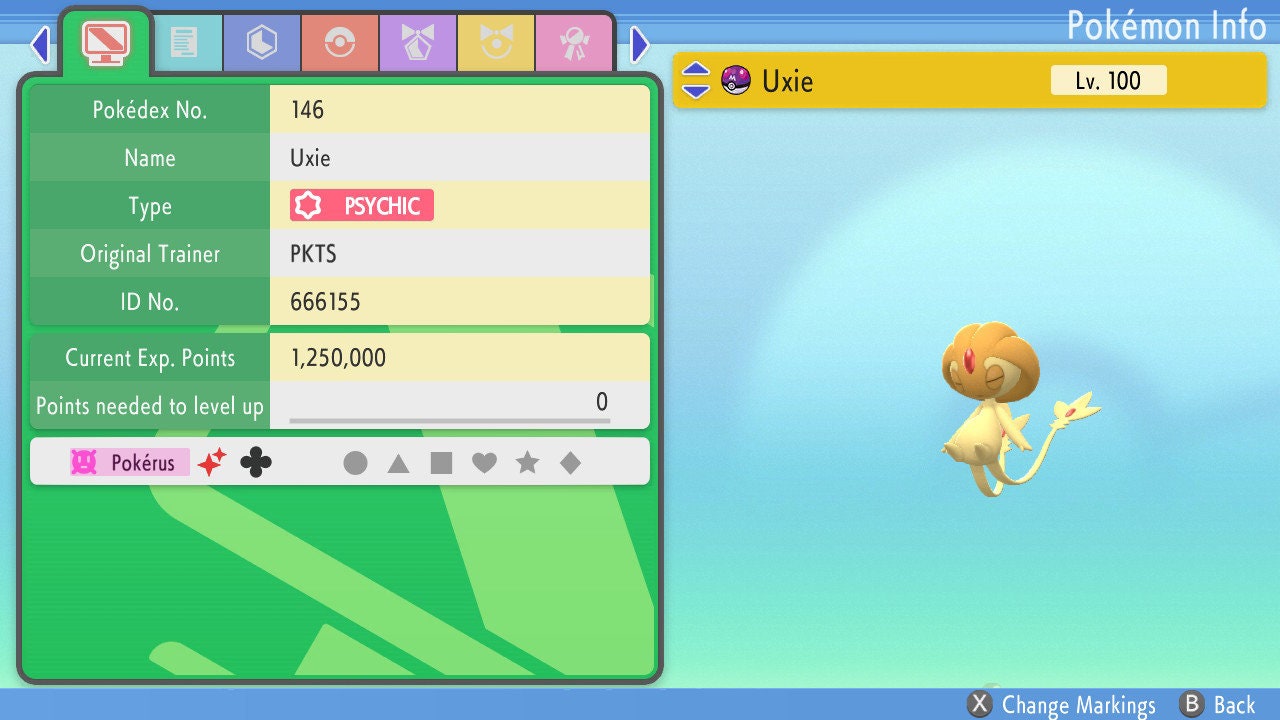The image size is (1280, 720).
Task: Go Back from Pokémon Info
Action: click(1217, 705)
